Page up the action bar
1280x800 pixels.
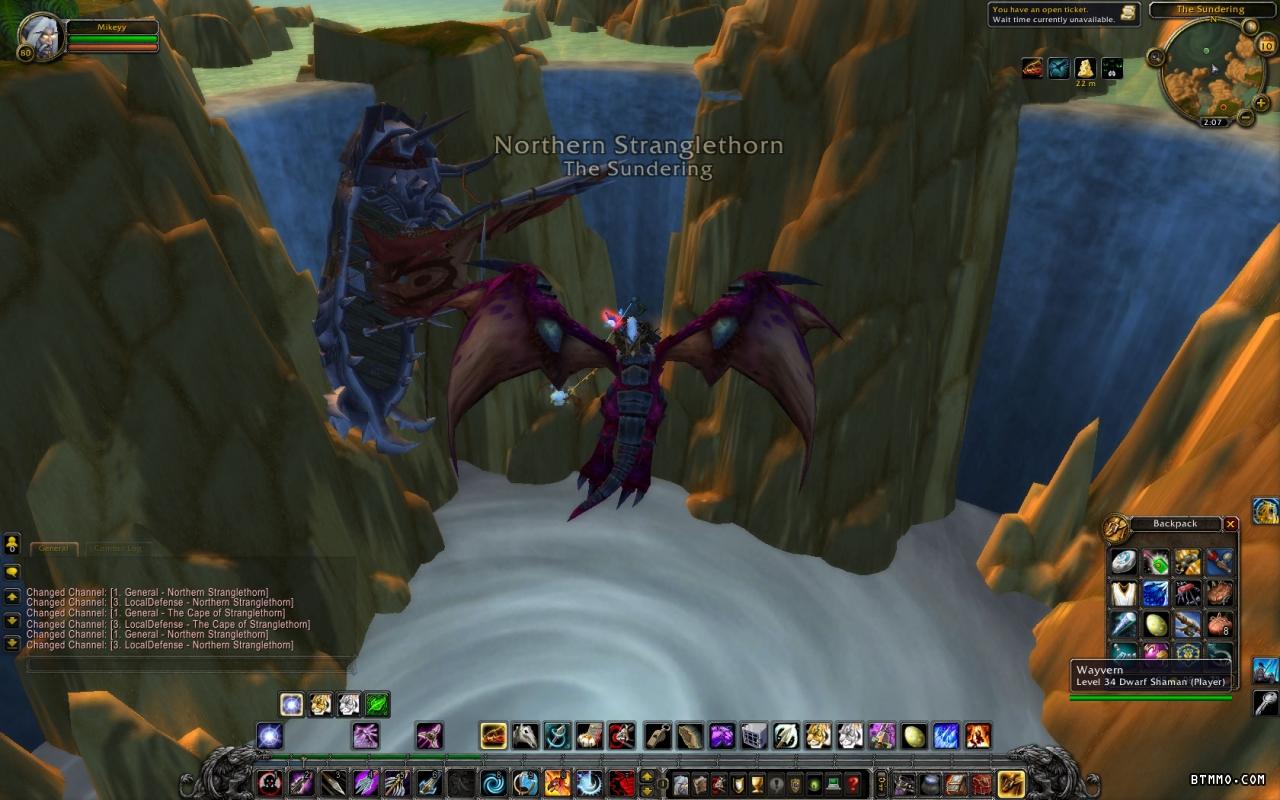coord(648,776)
